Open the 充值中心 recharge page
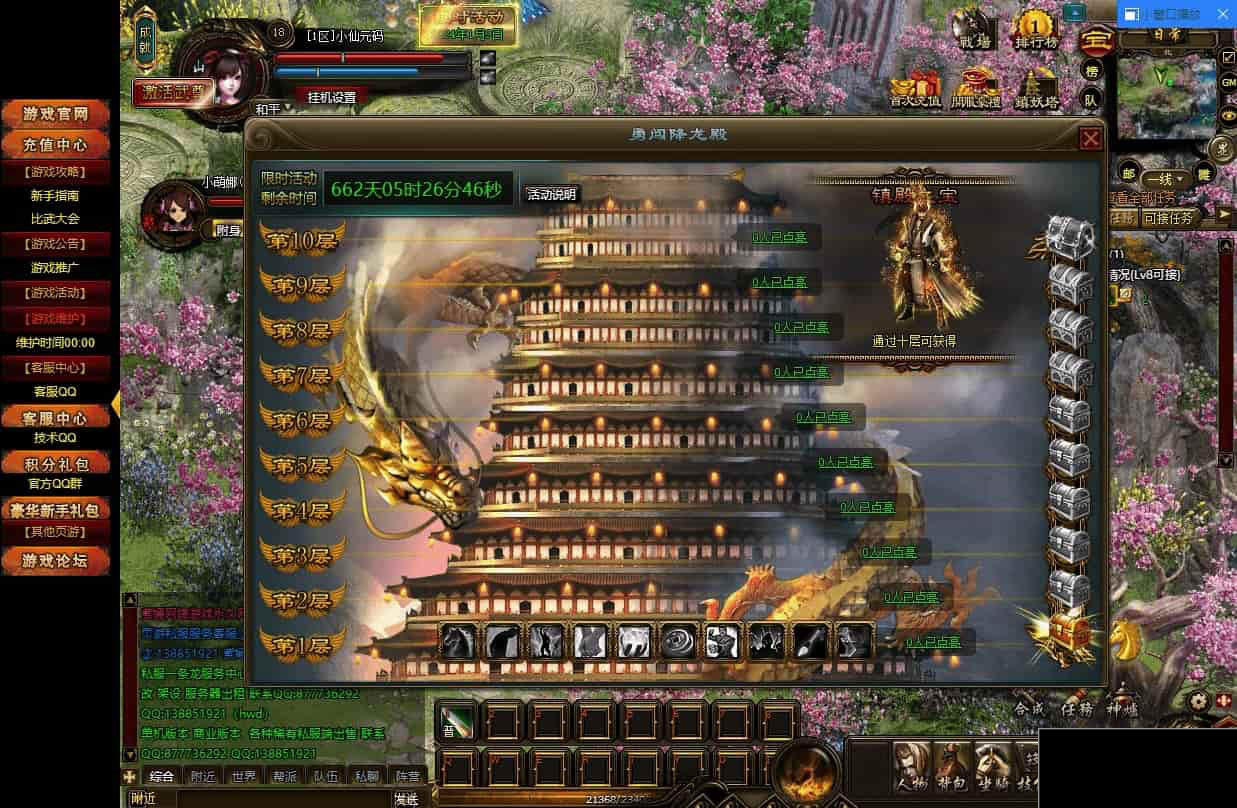The image size is (1237, 808). (x=57, y=145)
